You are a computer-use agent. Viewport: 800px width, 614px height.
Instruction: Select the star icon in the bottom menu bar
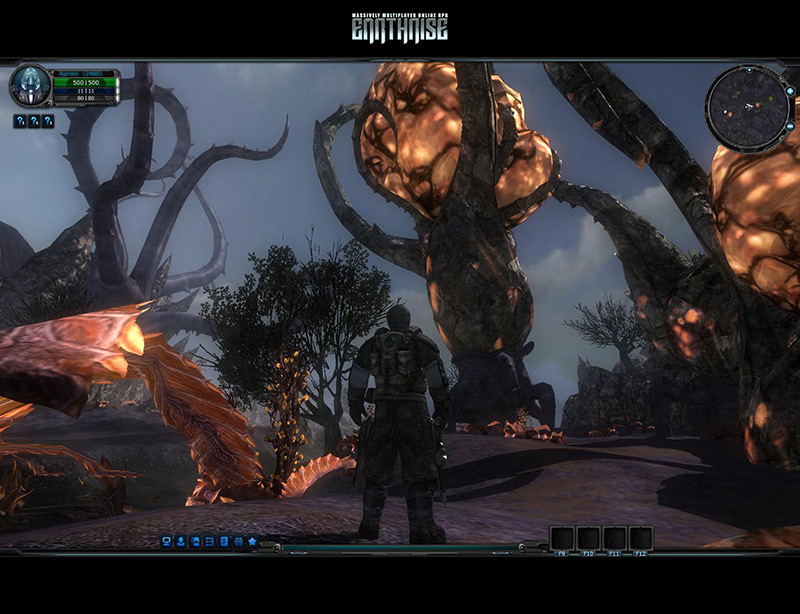pos(252,541)
